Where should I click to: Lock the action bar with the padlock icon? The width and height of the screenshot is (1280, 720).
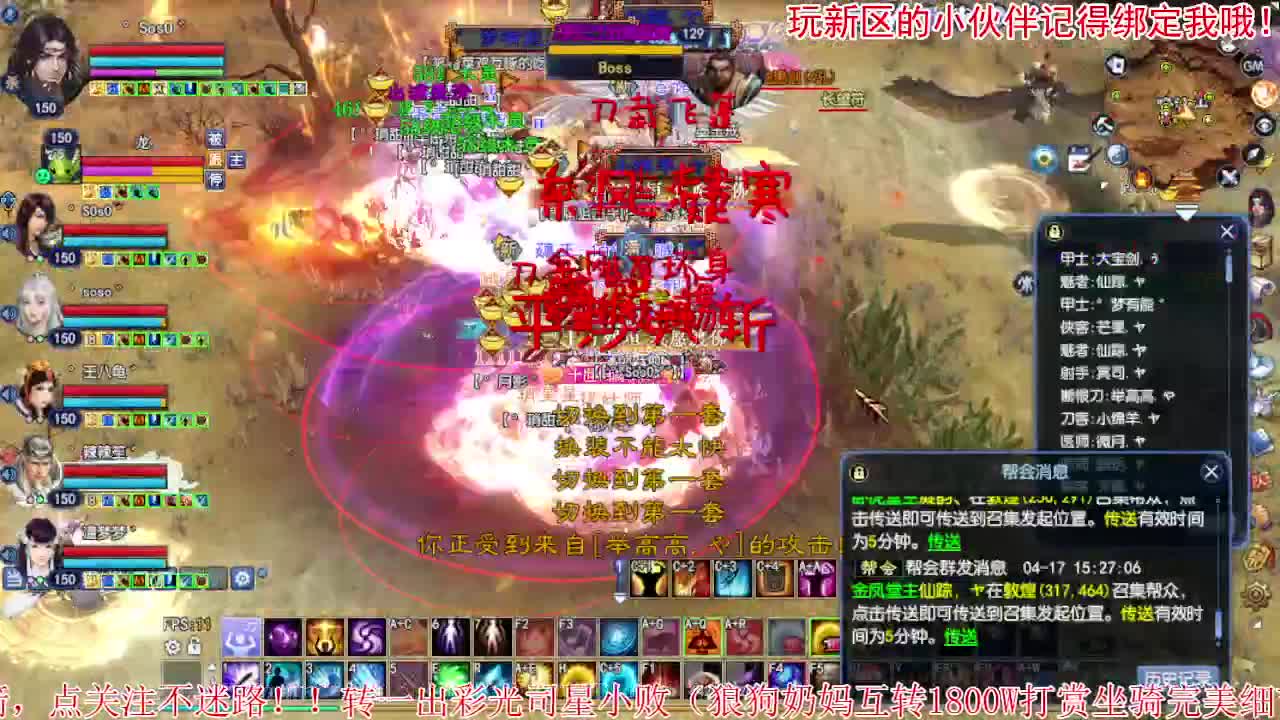[x=194, y=646]
